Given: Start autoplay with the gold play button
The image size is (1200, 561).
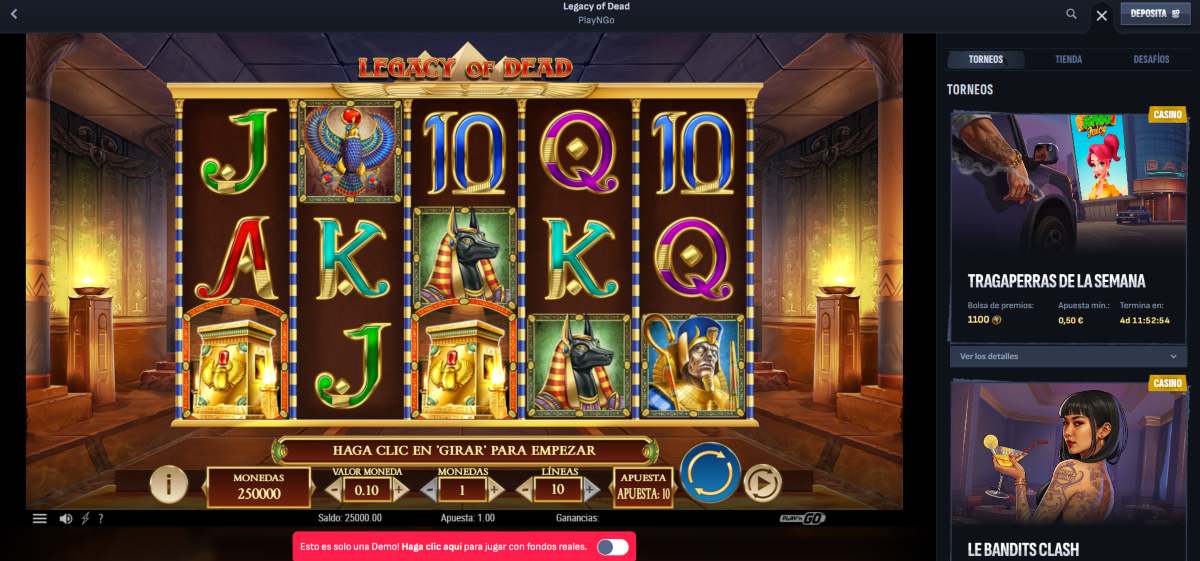Looking at the screenshot, I should click(762, 484).
